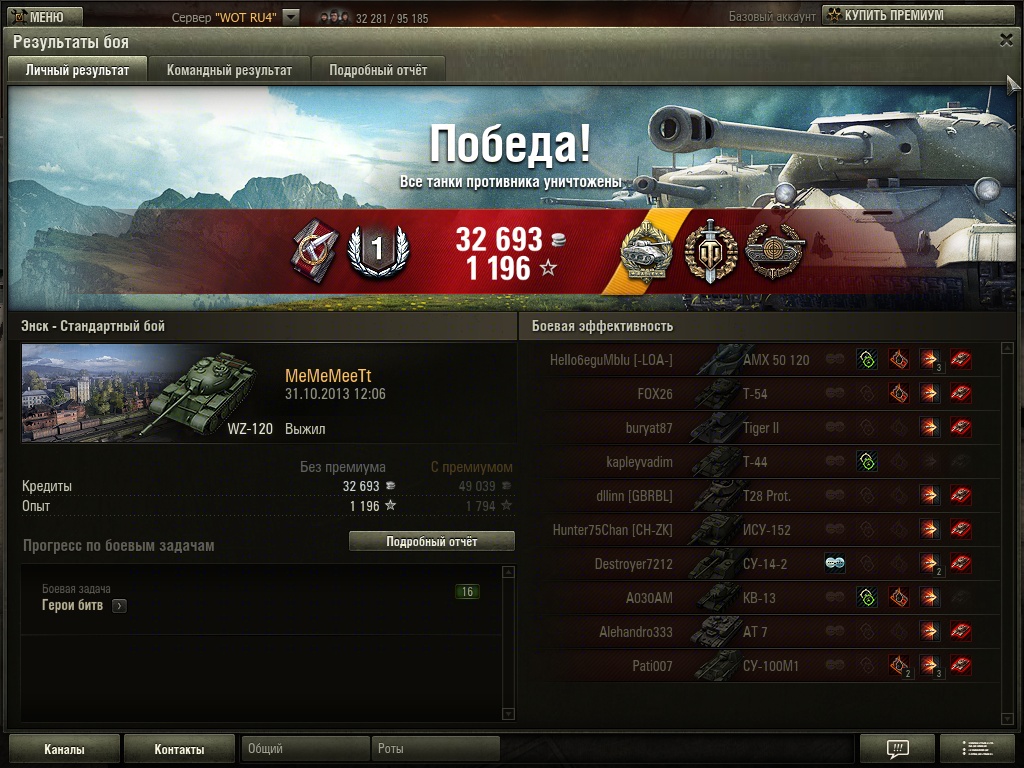The image size is (1024, 768).
Task: Click the speech bubble notifications button
Action: click(x=897, y=749)
